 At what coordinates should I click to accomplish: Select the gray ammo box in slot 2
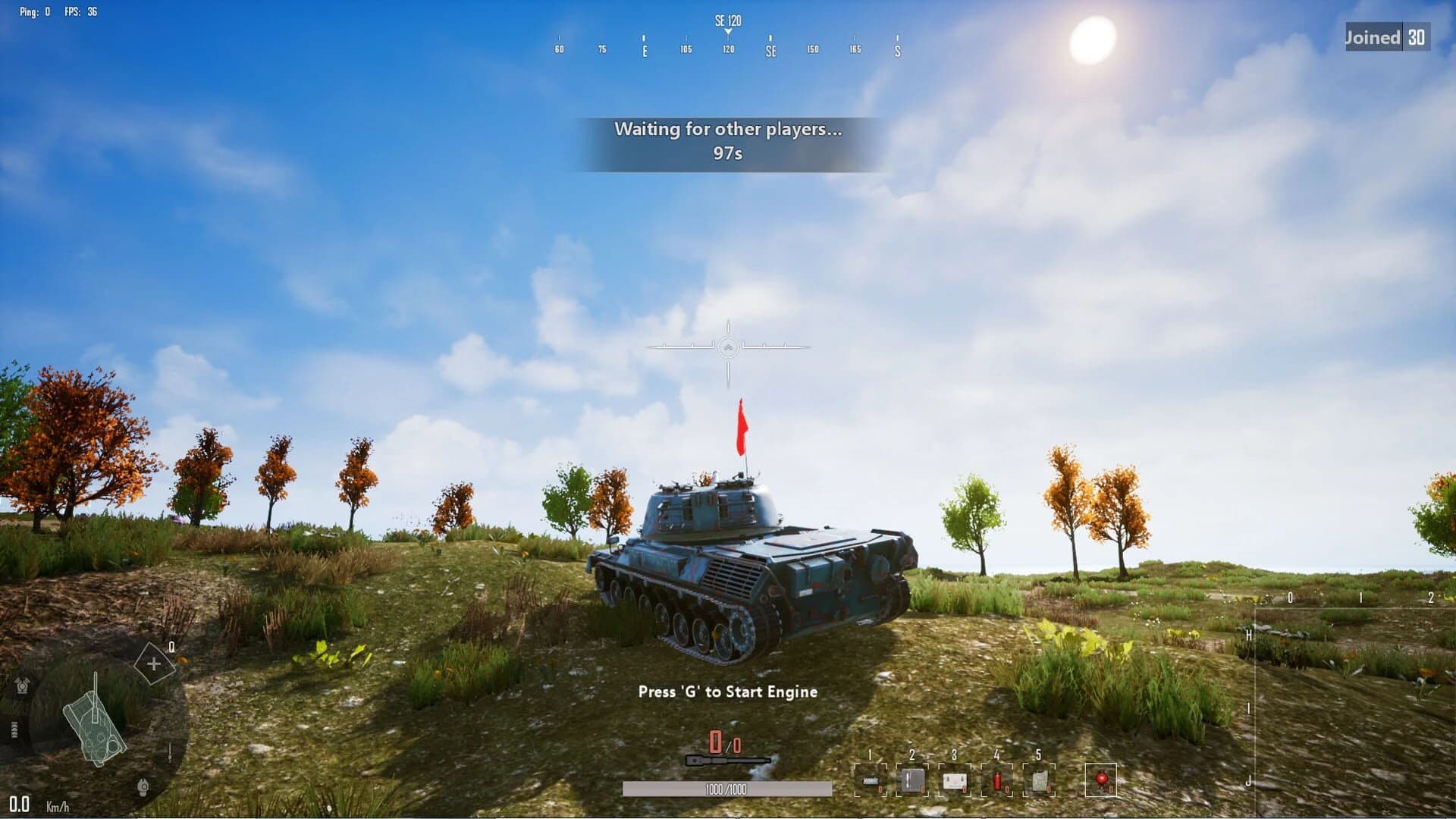click(x=912, y=781)
